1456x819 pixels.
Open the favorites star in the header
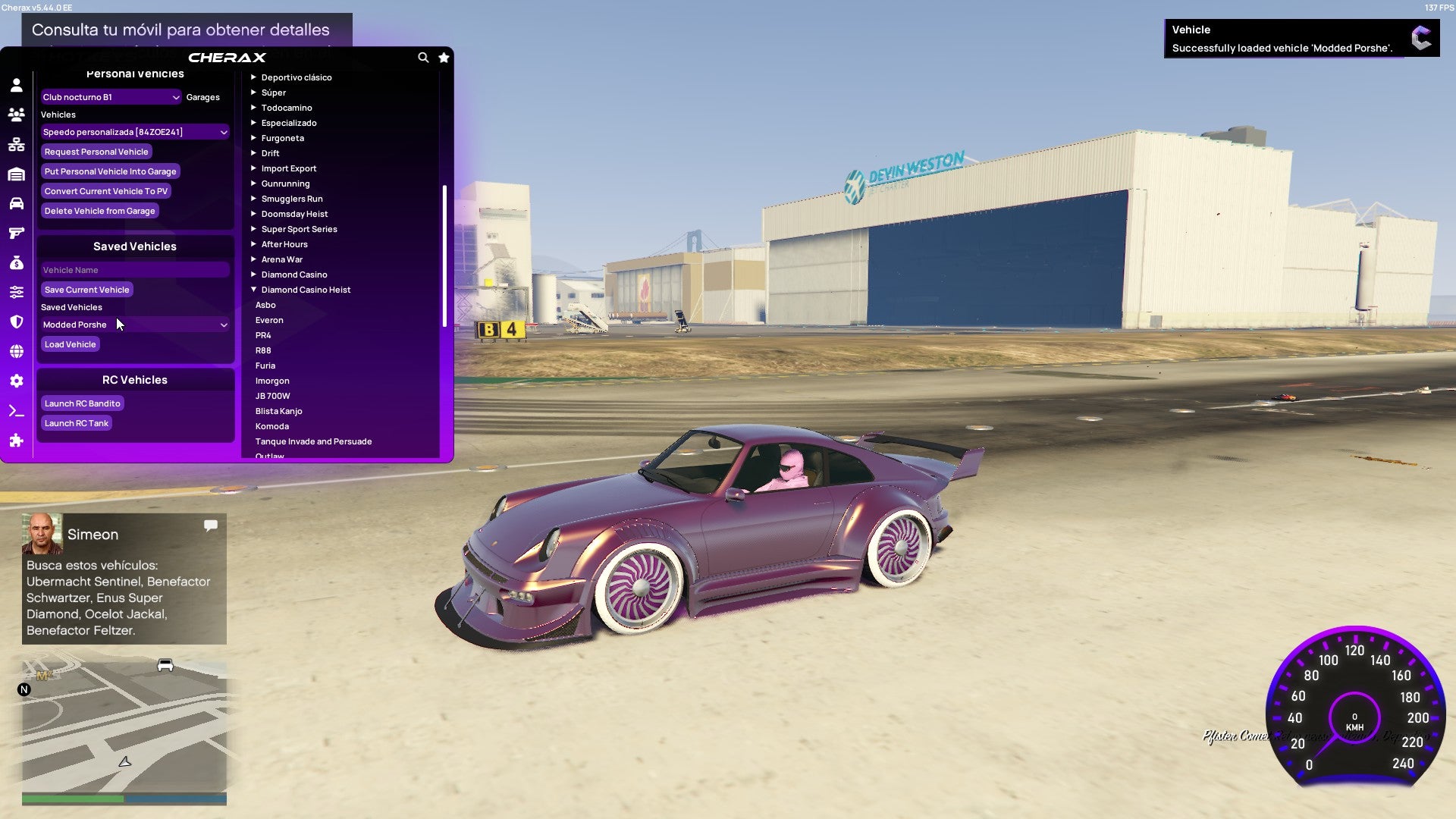coord(444,57)
